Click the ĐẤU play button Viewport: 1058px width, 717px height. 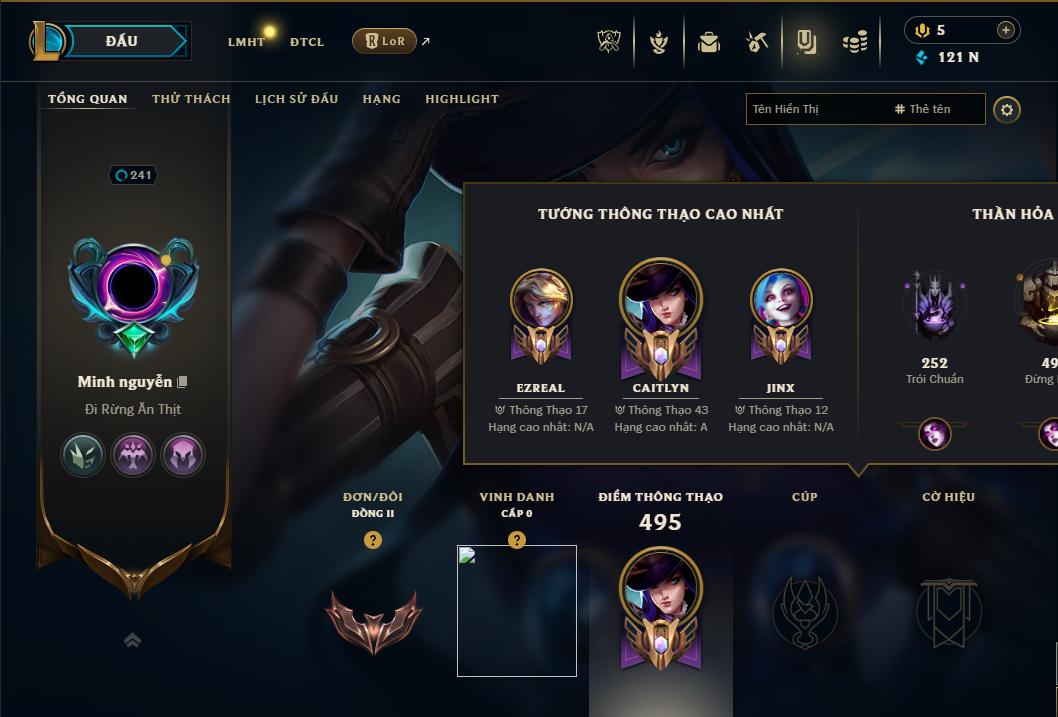coord(122,41)
